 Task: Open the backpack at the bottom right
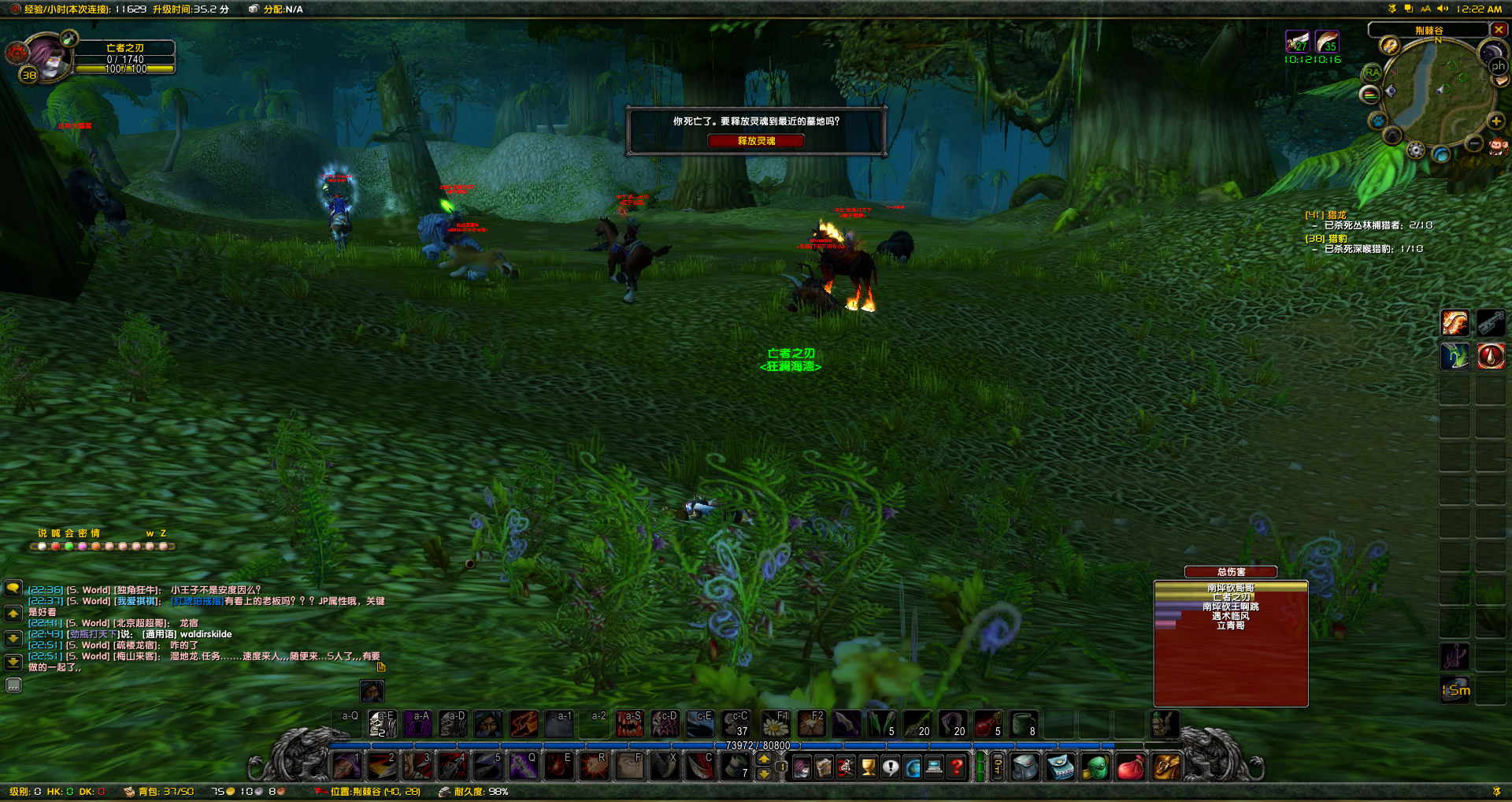[x=1168, y=767]
